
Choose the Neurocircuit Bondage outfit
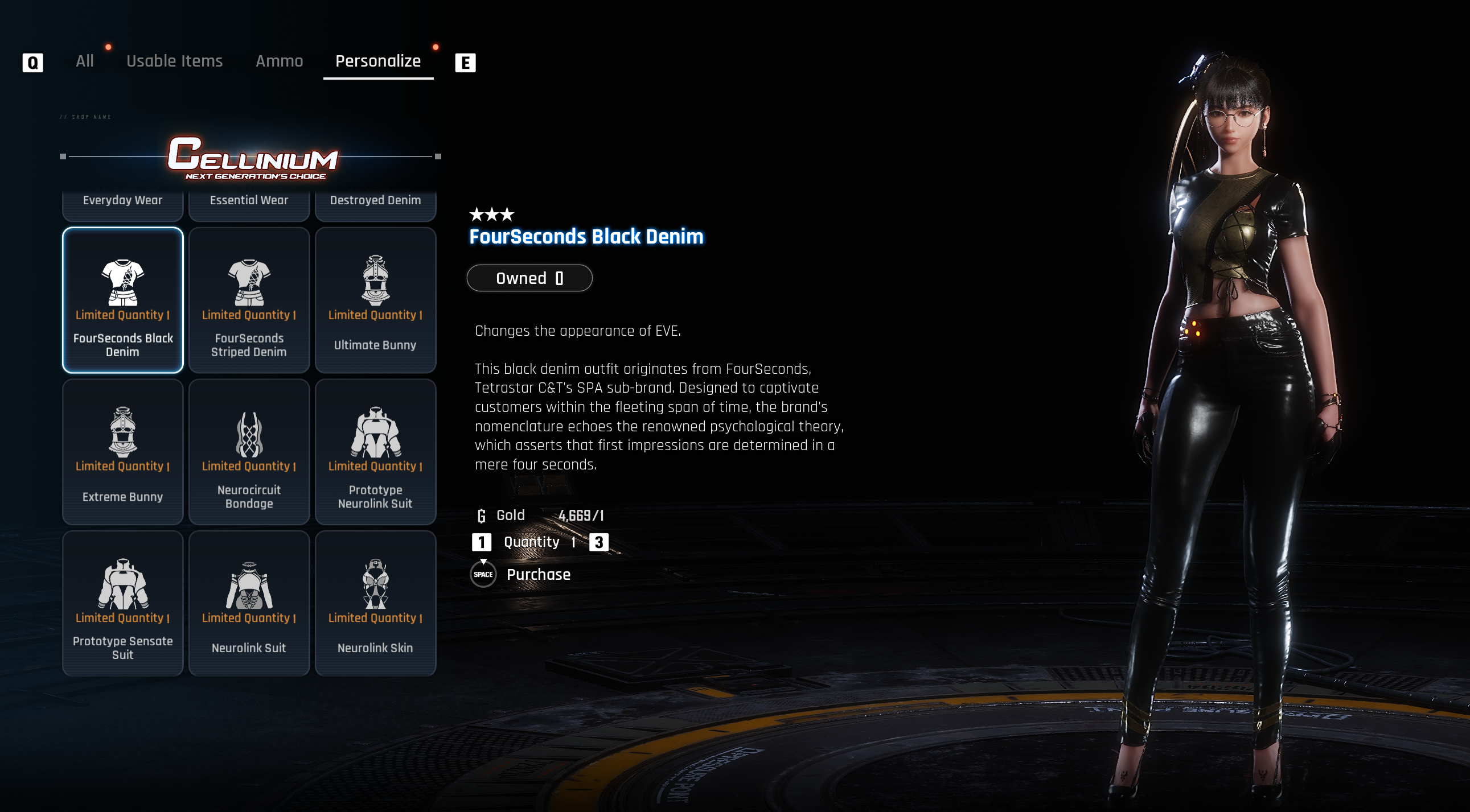coord(249,452)
